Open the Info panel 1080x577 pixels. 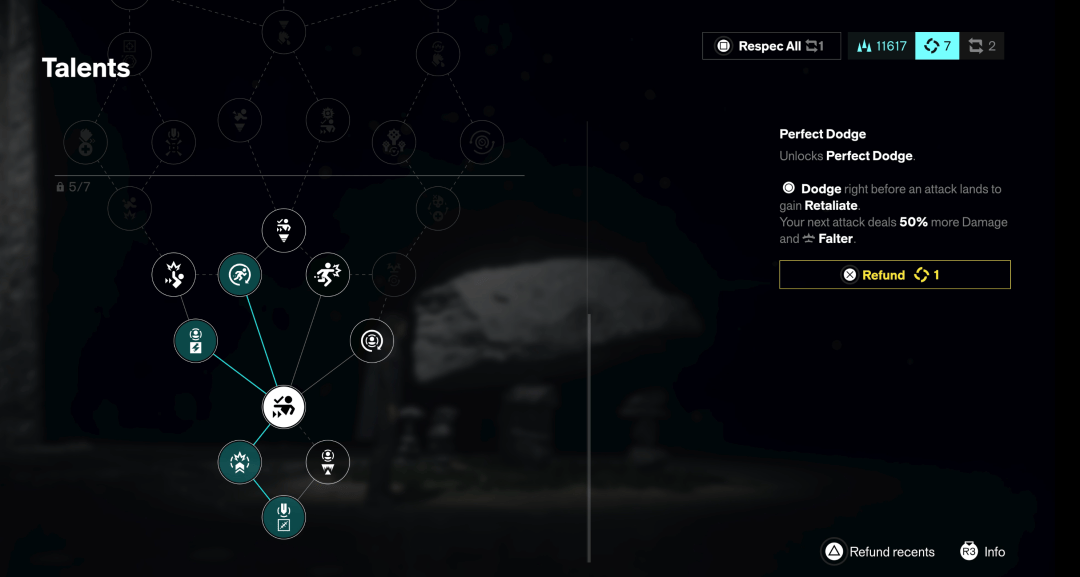click(983, 552)
